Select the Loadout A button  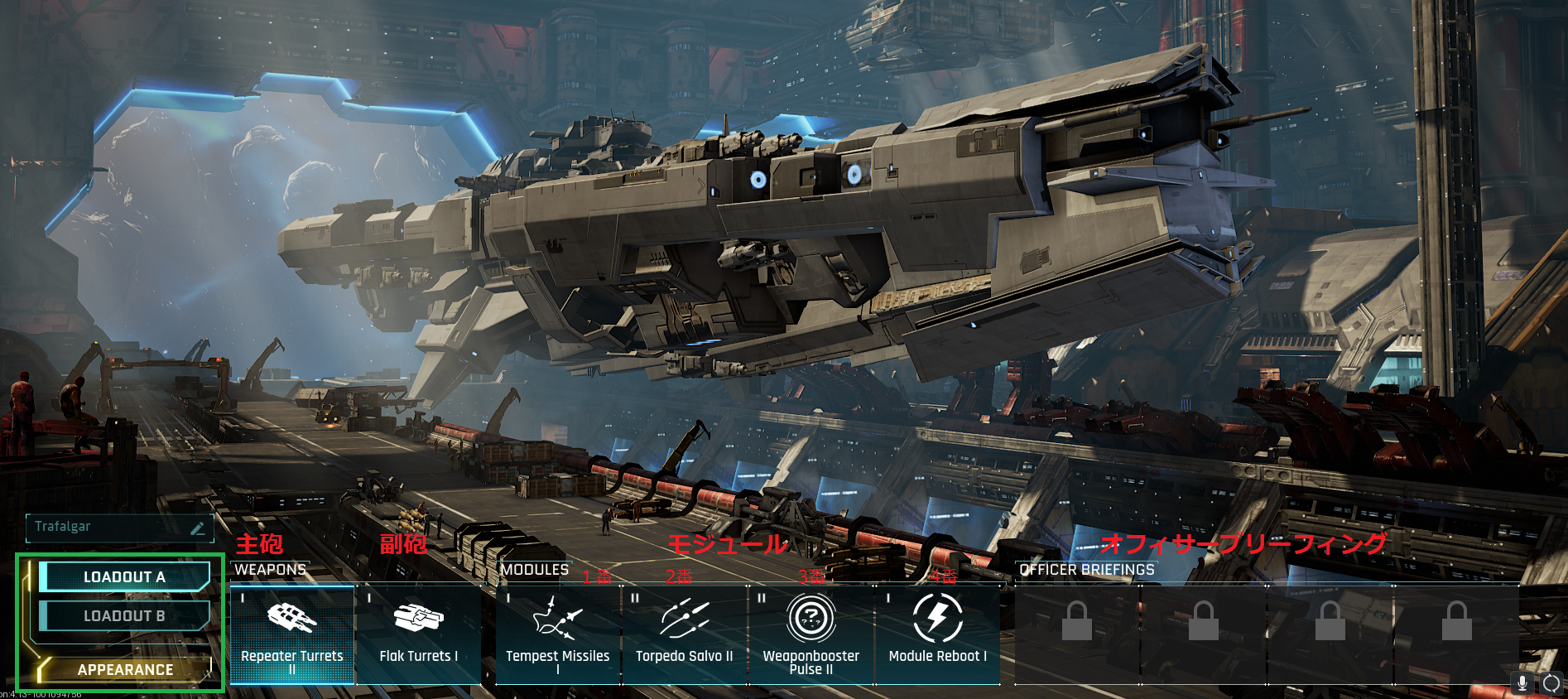coord(124,577)
